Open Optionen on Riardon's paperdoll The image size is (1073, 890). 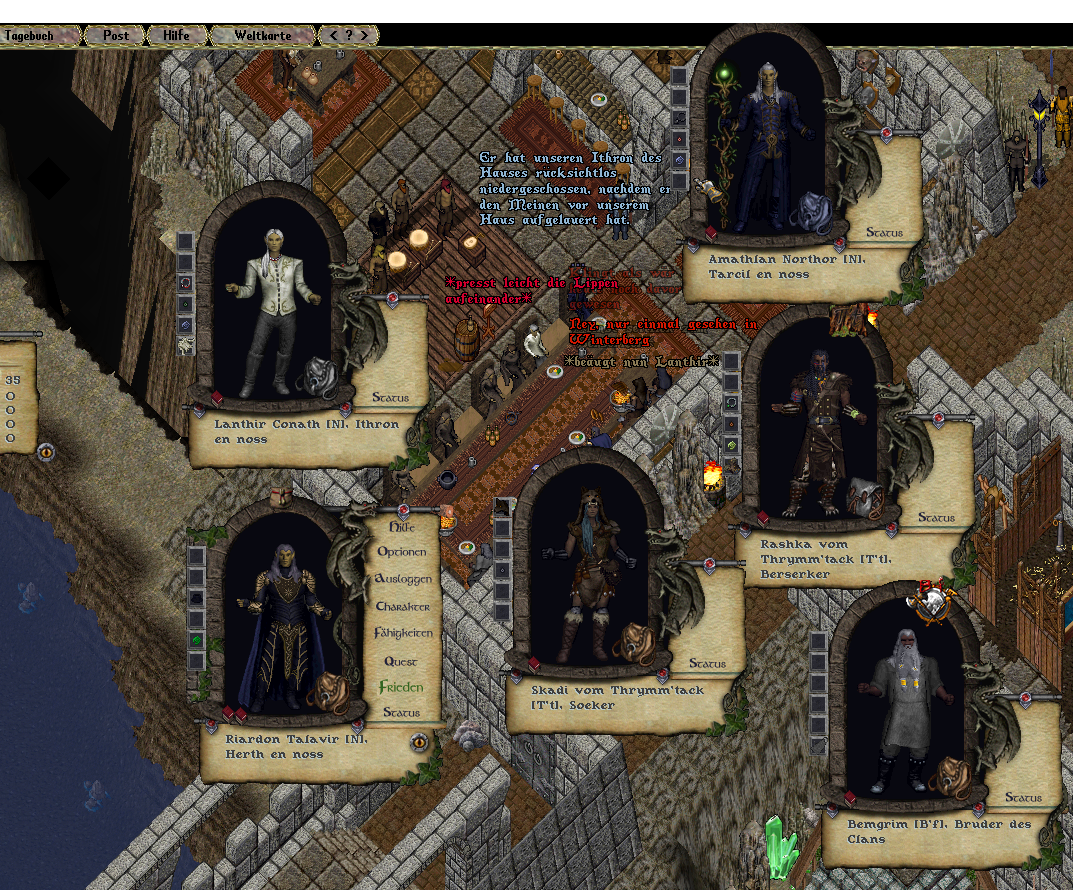click(402, 552)
